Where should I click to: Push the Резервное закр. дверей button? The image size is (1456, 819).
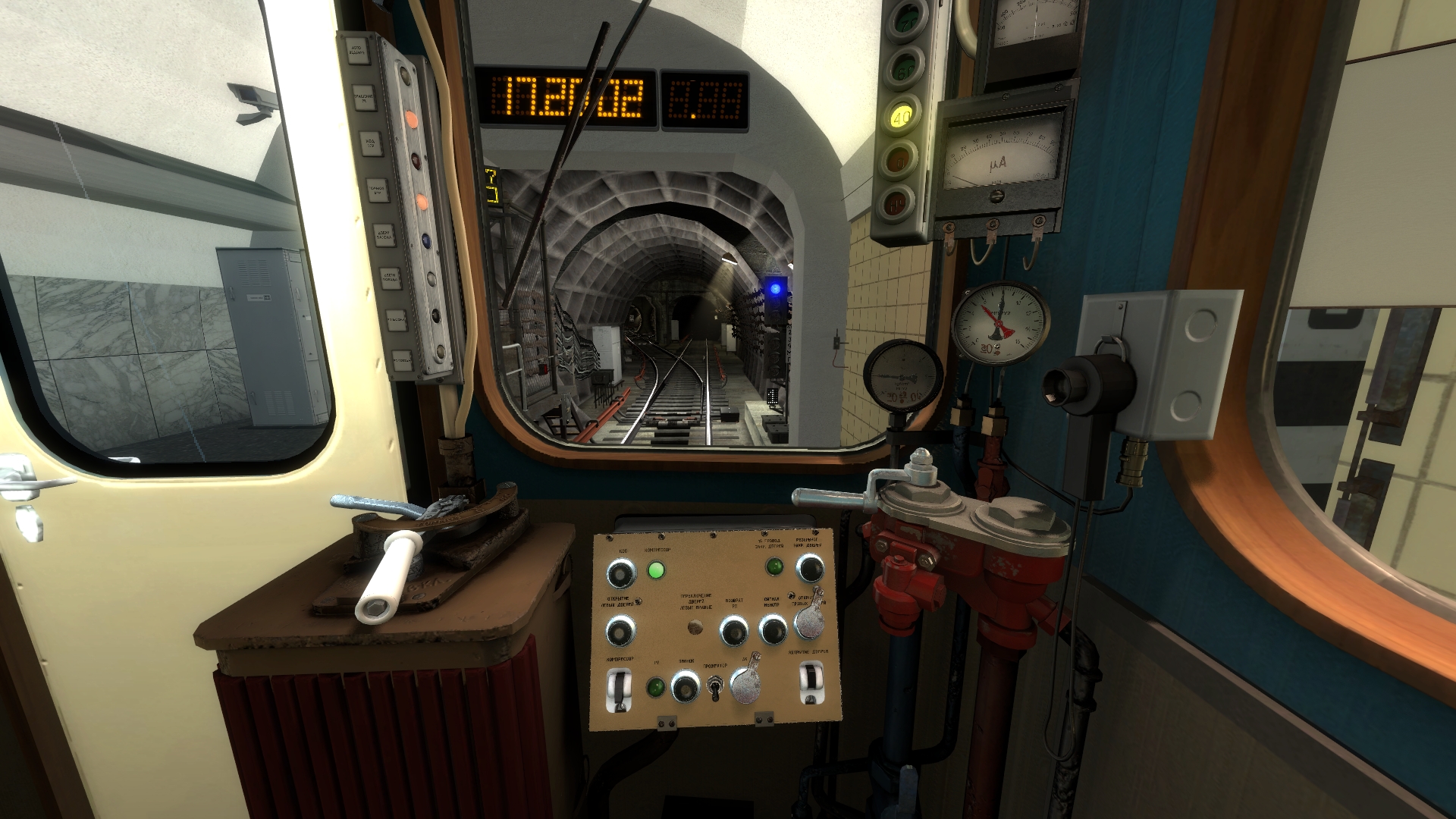pos(809,568)
